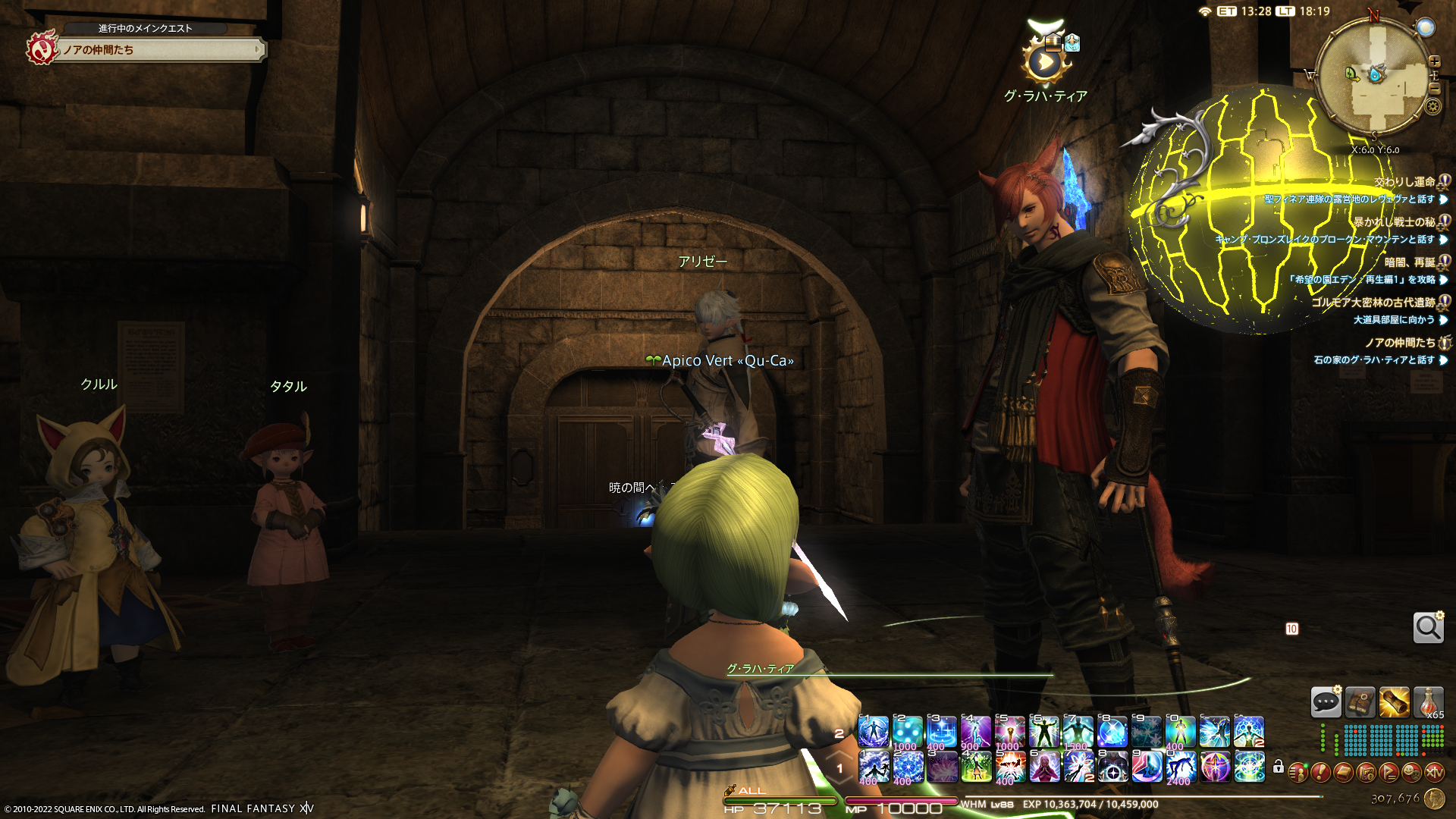Open the main scenario quest ノアの仲間たち banner
1456x819 pixels.
pyautogui.click(x=159, y=50)
